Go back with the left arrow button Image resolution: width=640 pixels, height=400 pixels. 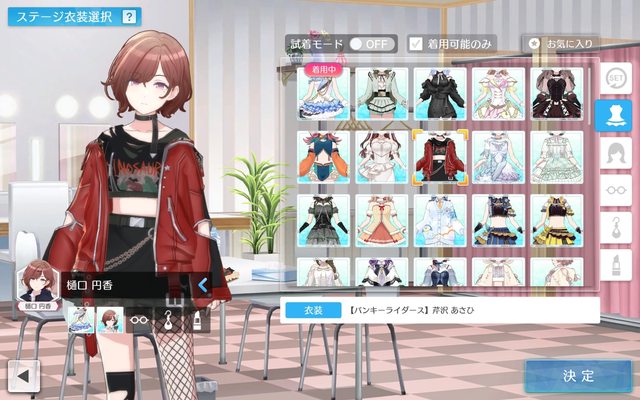coord(22,376)
